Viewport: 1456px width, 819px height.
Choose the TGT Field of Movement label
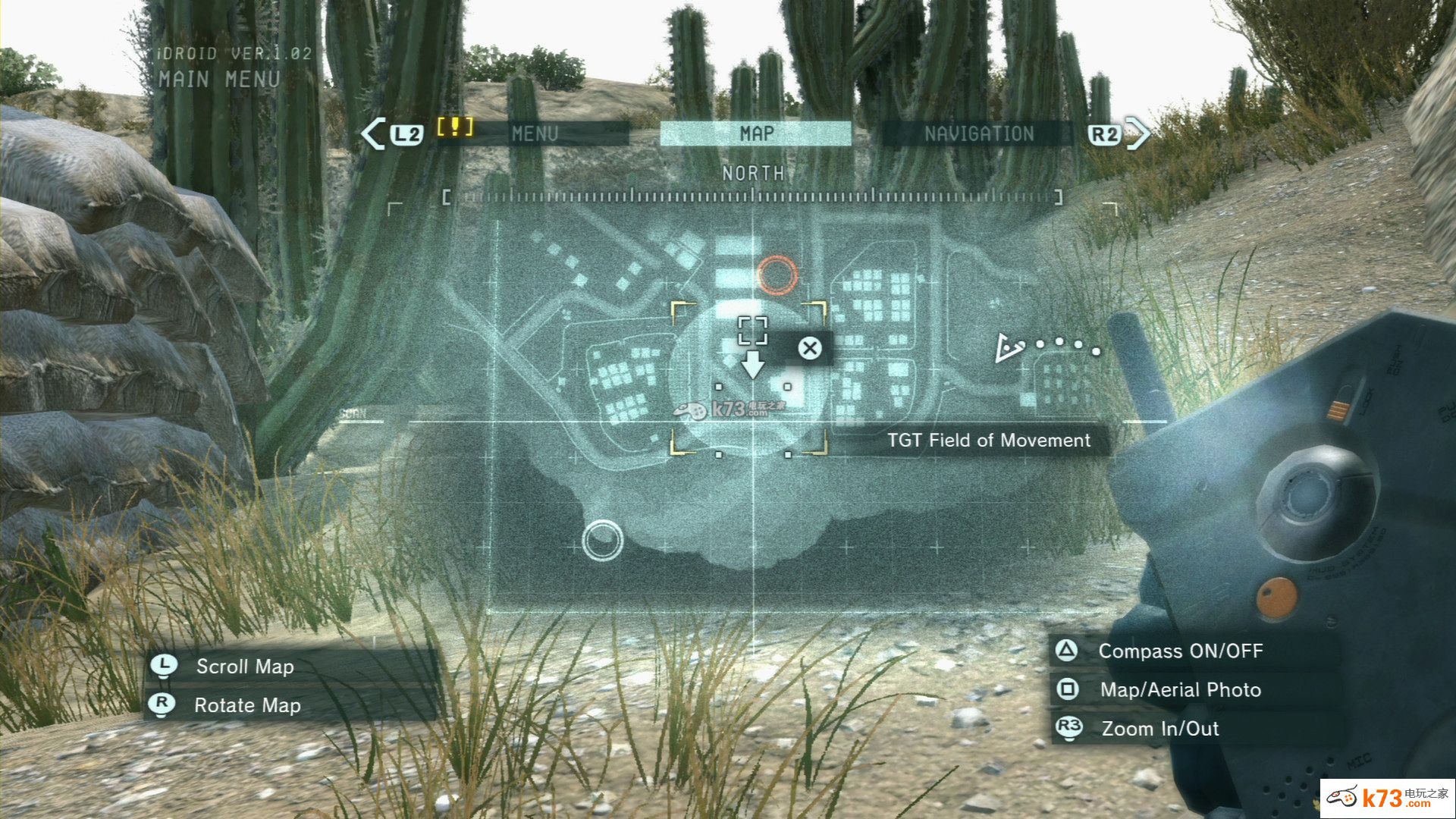coord(988,441)
